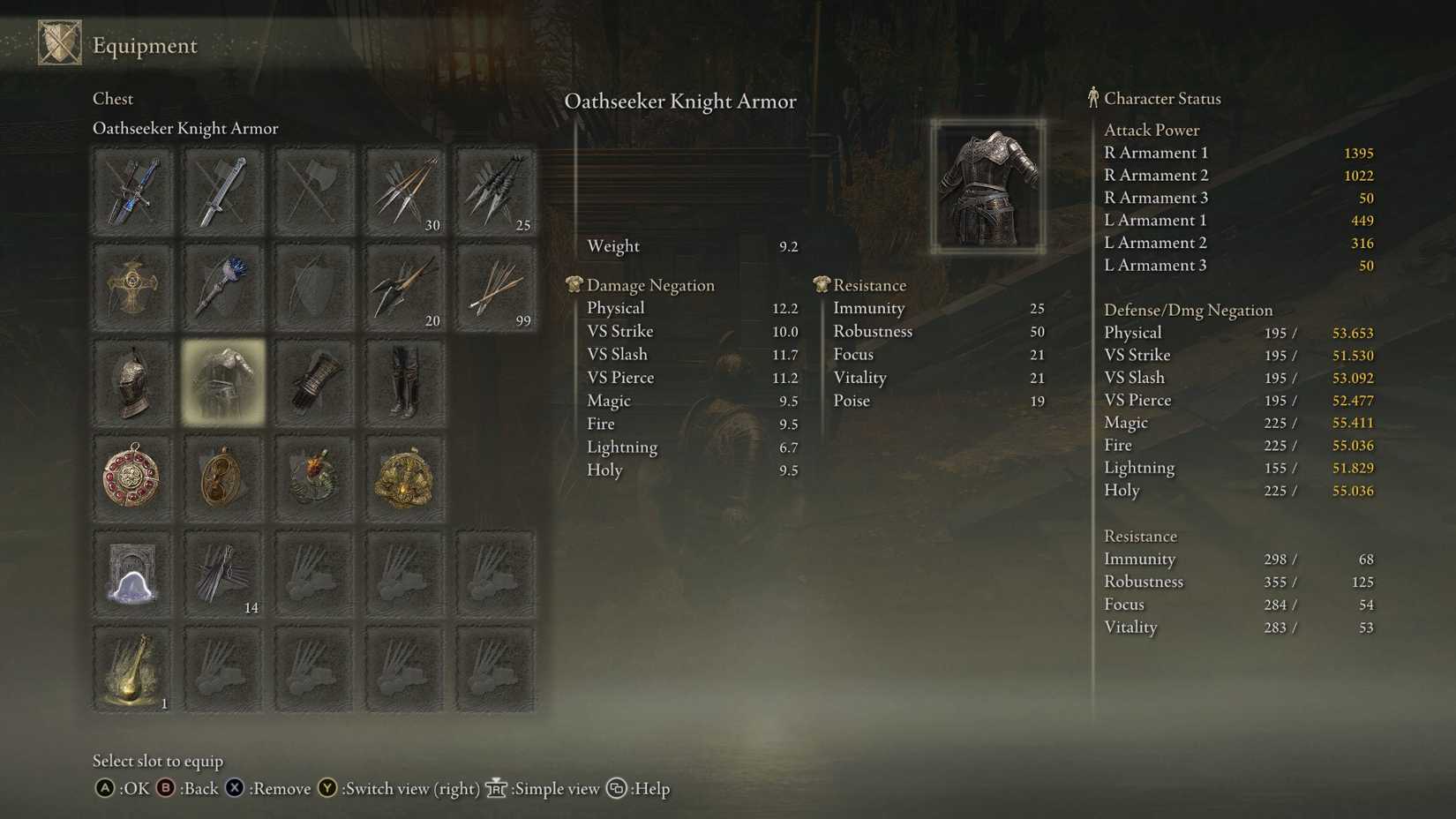Select the stack of 14 throwing item slot
1456x819 pixels.
click(x=223, y=574)
